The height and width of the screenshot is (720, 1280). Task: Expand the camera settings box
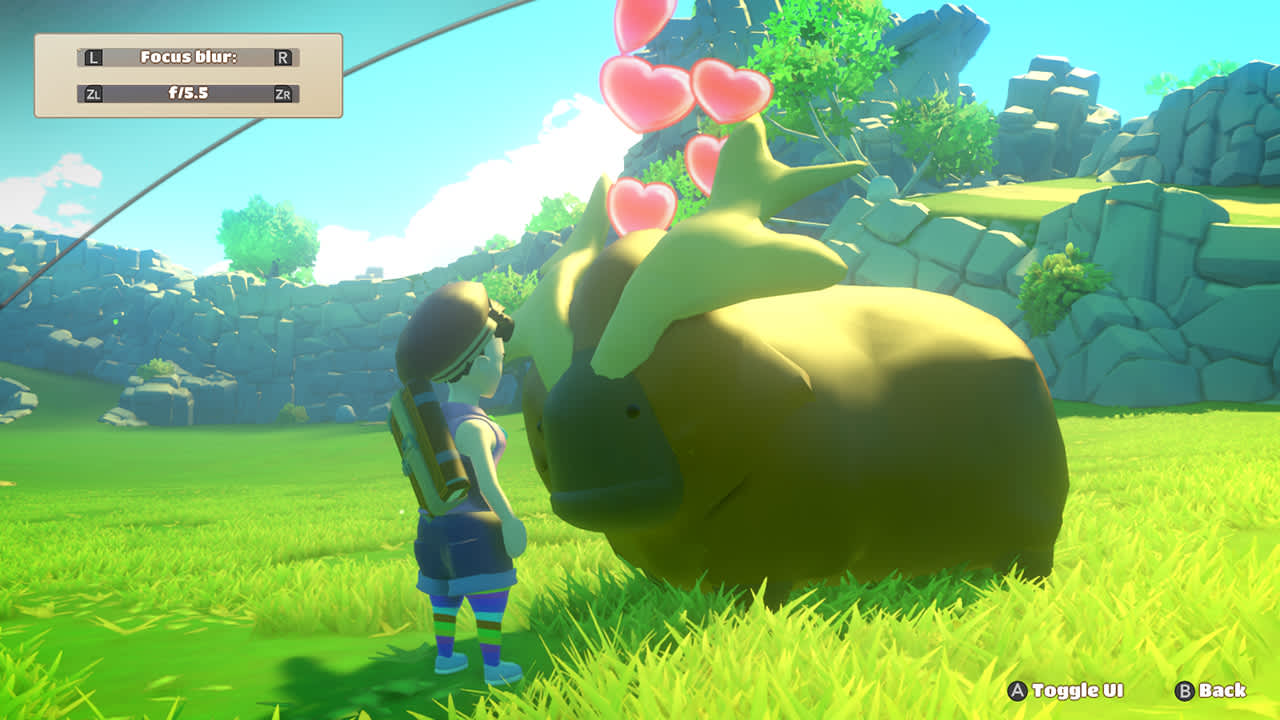(190, 76)
